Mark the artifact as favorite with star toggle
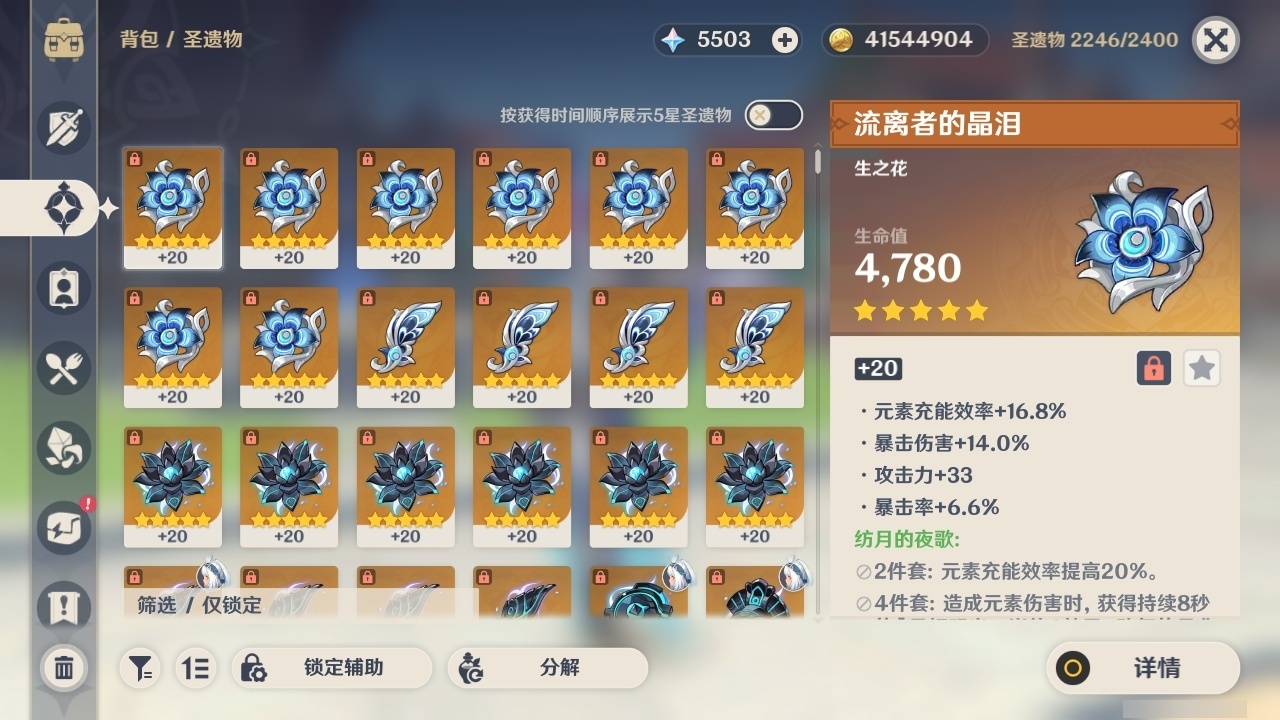The image size is (1280, 720). (x=1201, y=368)
